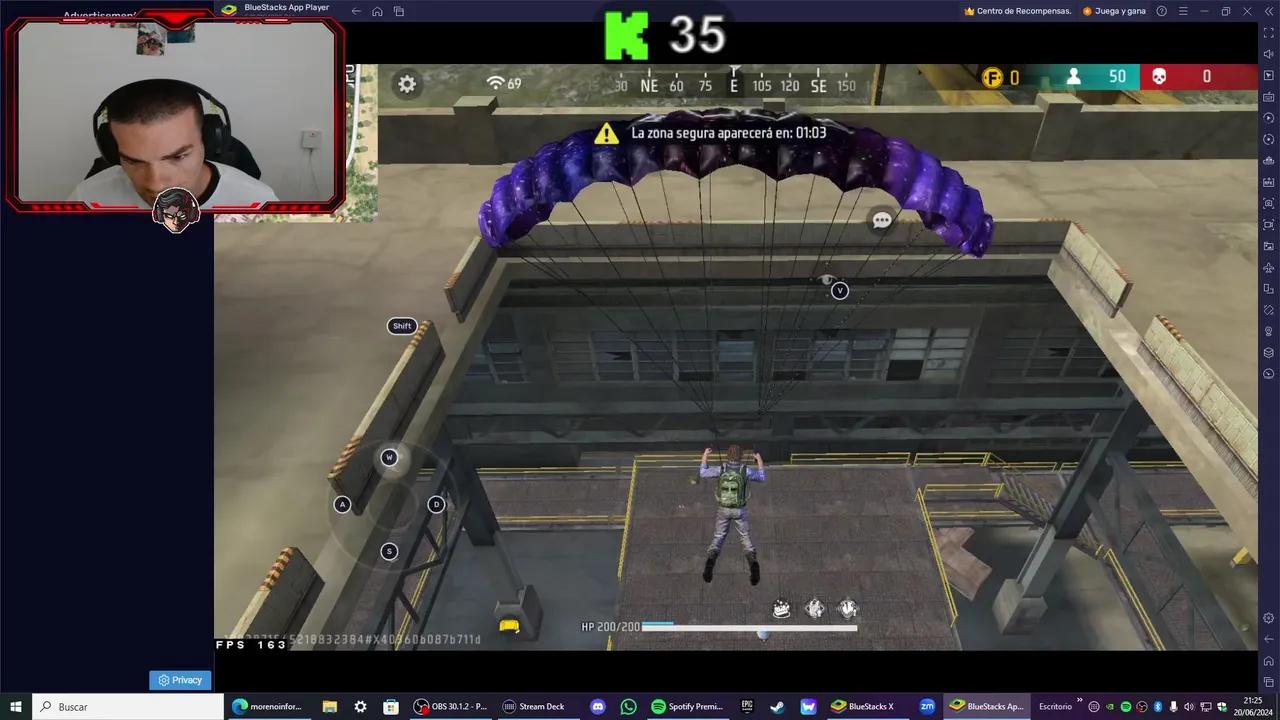
Task: Click the Shift key overlay on the game screen
Action: coord(402,325)
